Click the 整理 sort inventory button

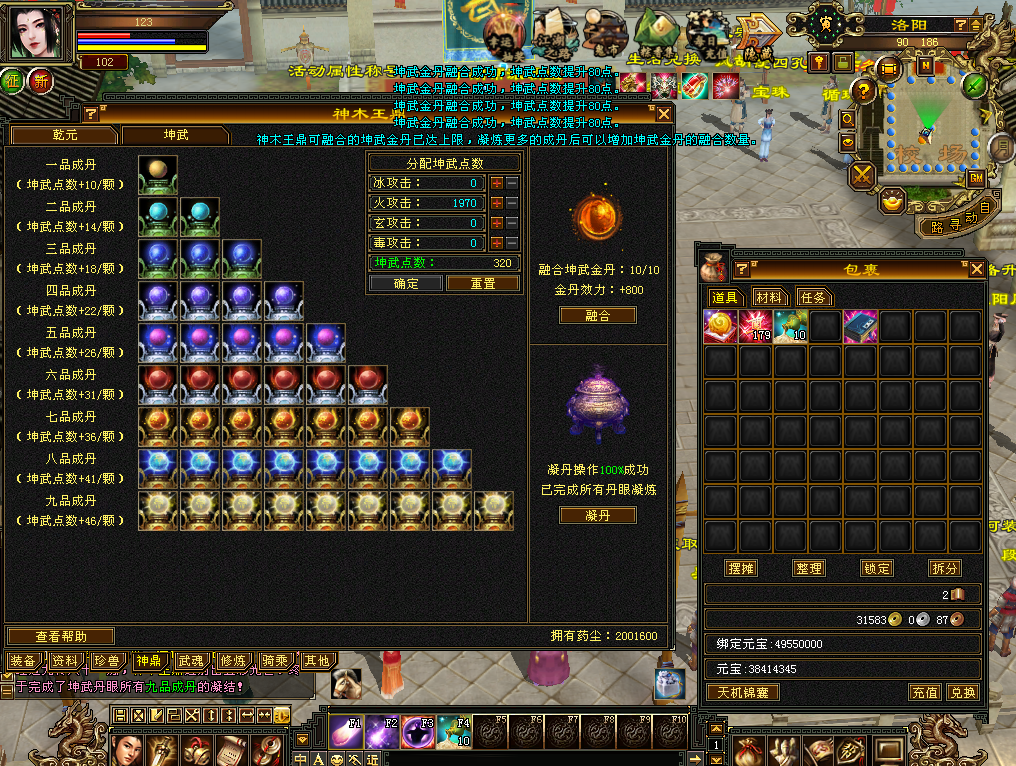click(808, 568)
